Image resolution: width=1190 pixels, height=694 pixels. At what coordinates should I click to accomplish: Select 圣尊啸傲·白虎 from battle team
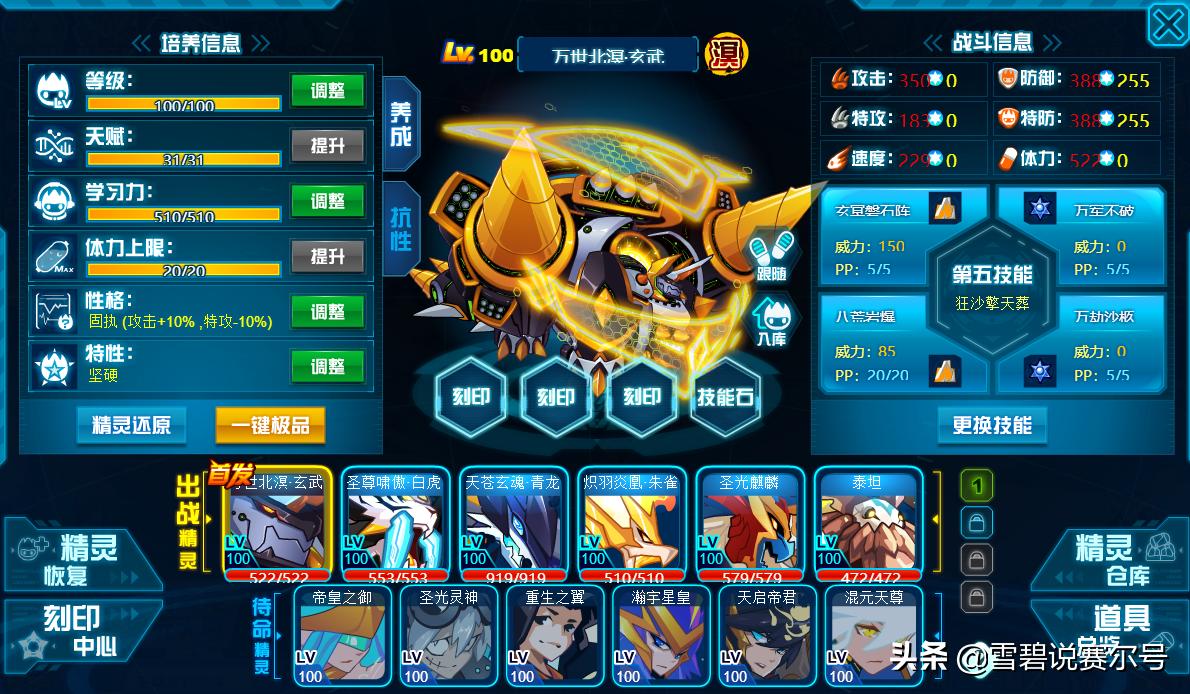coord(395,520)
